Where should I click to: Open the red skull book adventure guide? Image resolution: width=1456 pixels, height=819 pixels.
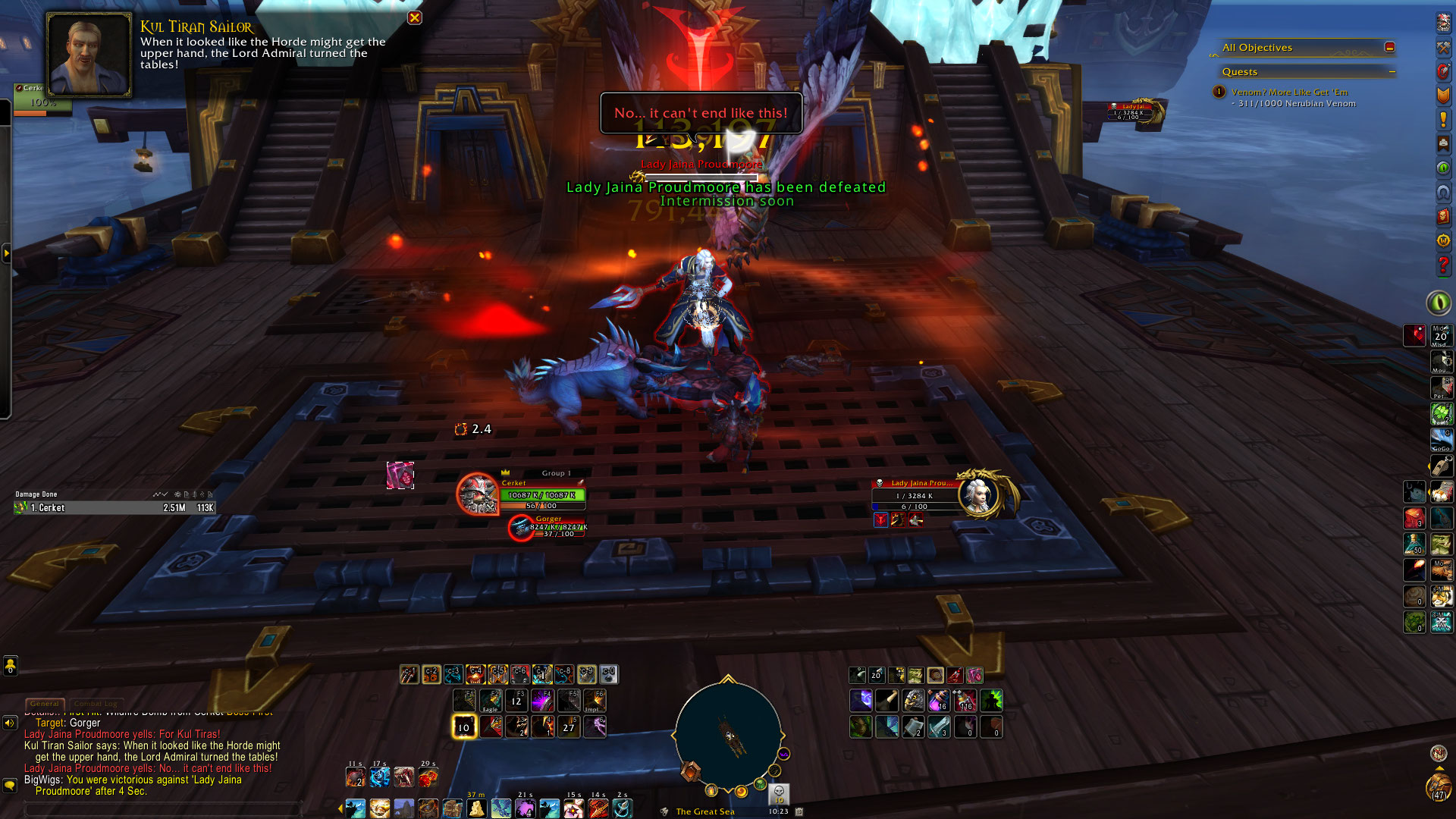click(1443, 216)
